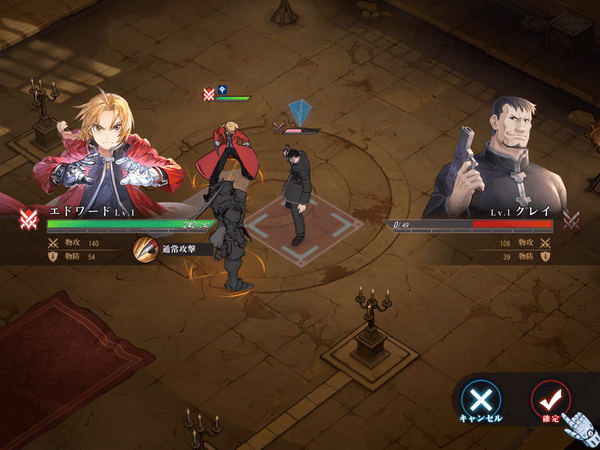The width and height of the screenshot is (600, 450).
Task: Cancel the attack with the キャンセル button
Action: 481,400
